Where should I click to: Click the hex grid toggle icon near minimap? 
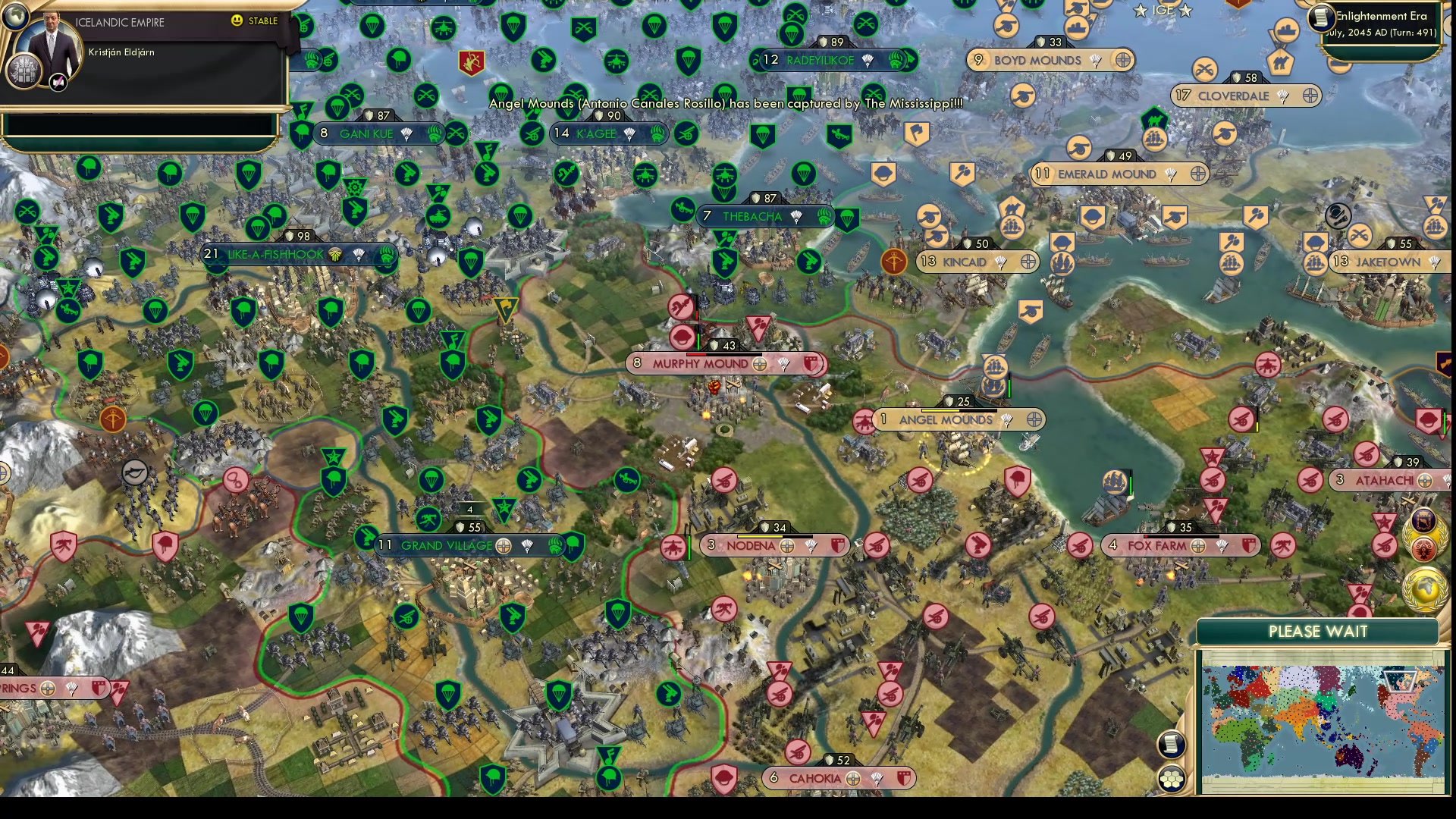tap(1172, 777)
